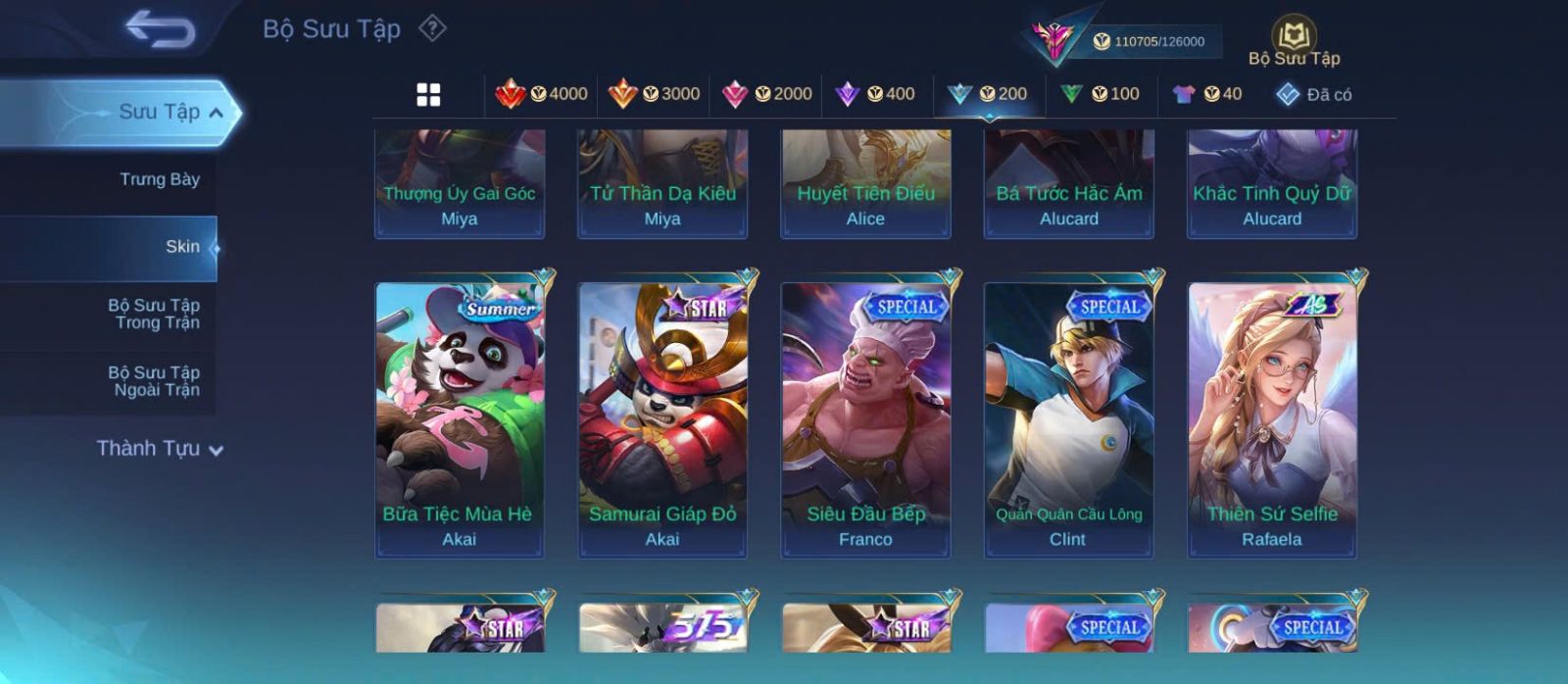Open the collection help question mark
Screen dimensions: 1568x684
tap(432, 28)
